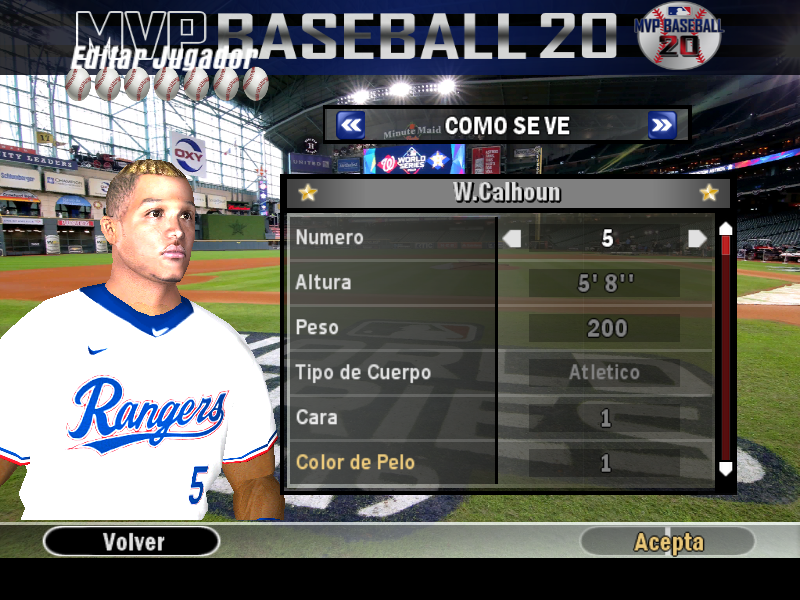Select the Tipo de Cuerpo row
The image size is (800, 600).
click(392, 373)
